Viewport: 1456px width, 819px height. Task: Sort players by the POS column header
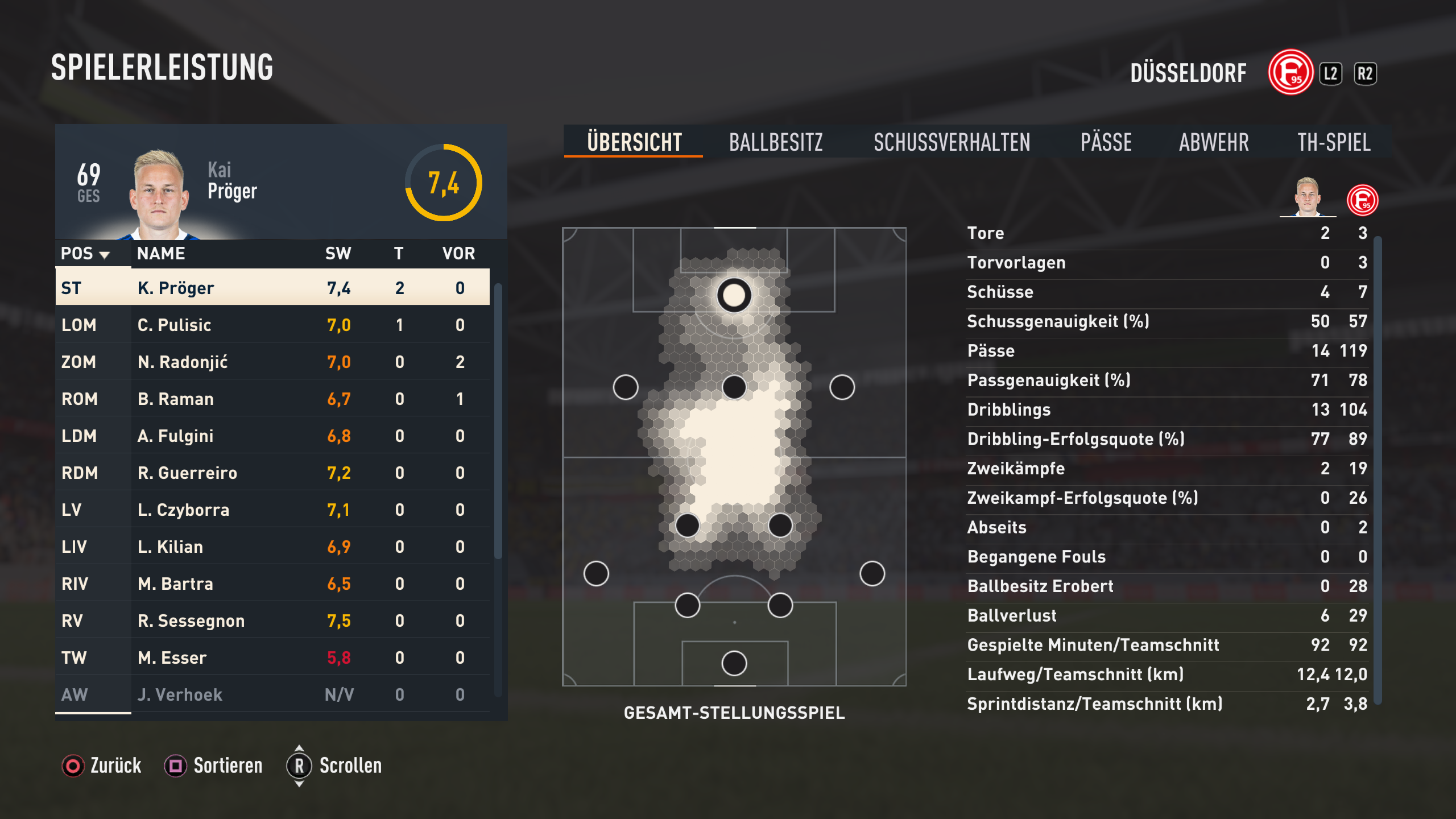pos(85,254)
